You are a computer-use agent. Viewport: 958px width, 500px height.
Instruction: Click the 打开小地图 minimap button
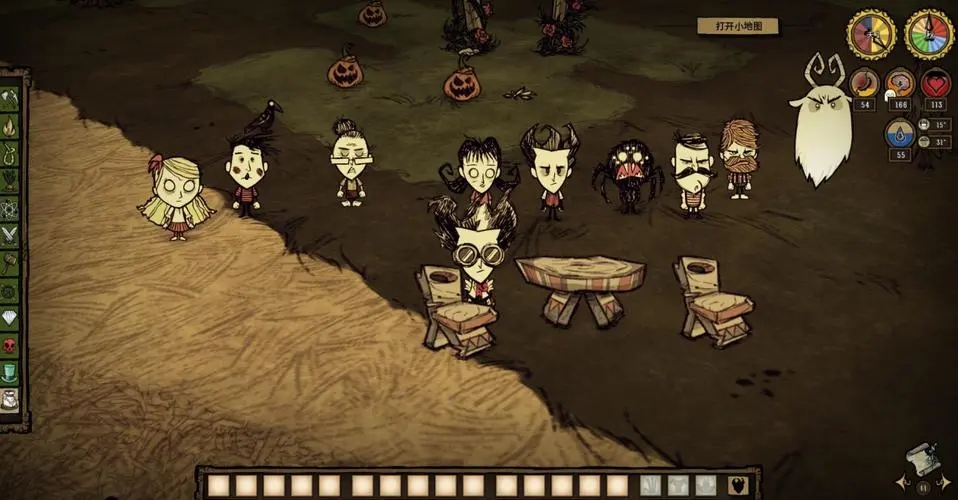[x=736, y=27]
